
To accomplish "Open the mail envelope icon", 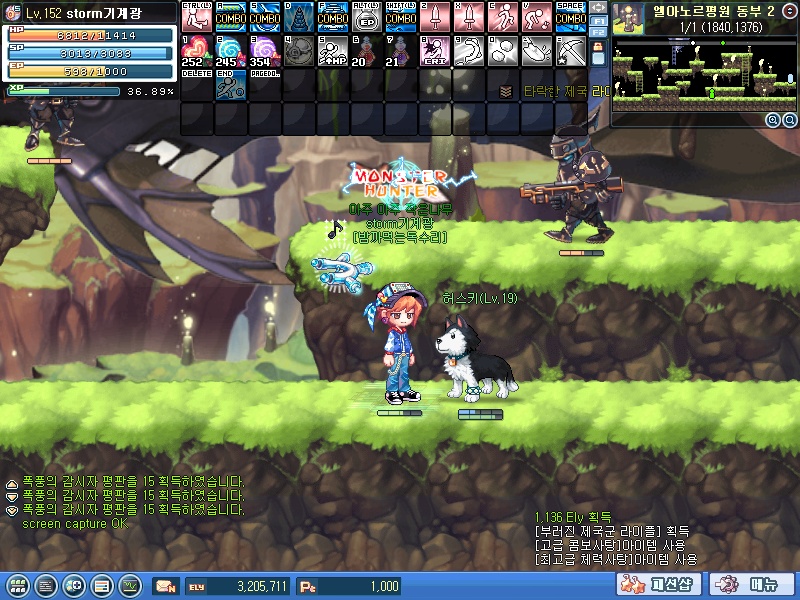I will [x=165, y=585].
